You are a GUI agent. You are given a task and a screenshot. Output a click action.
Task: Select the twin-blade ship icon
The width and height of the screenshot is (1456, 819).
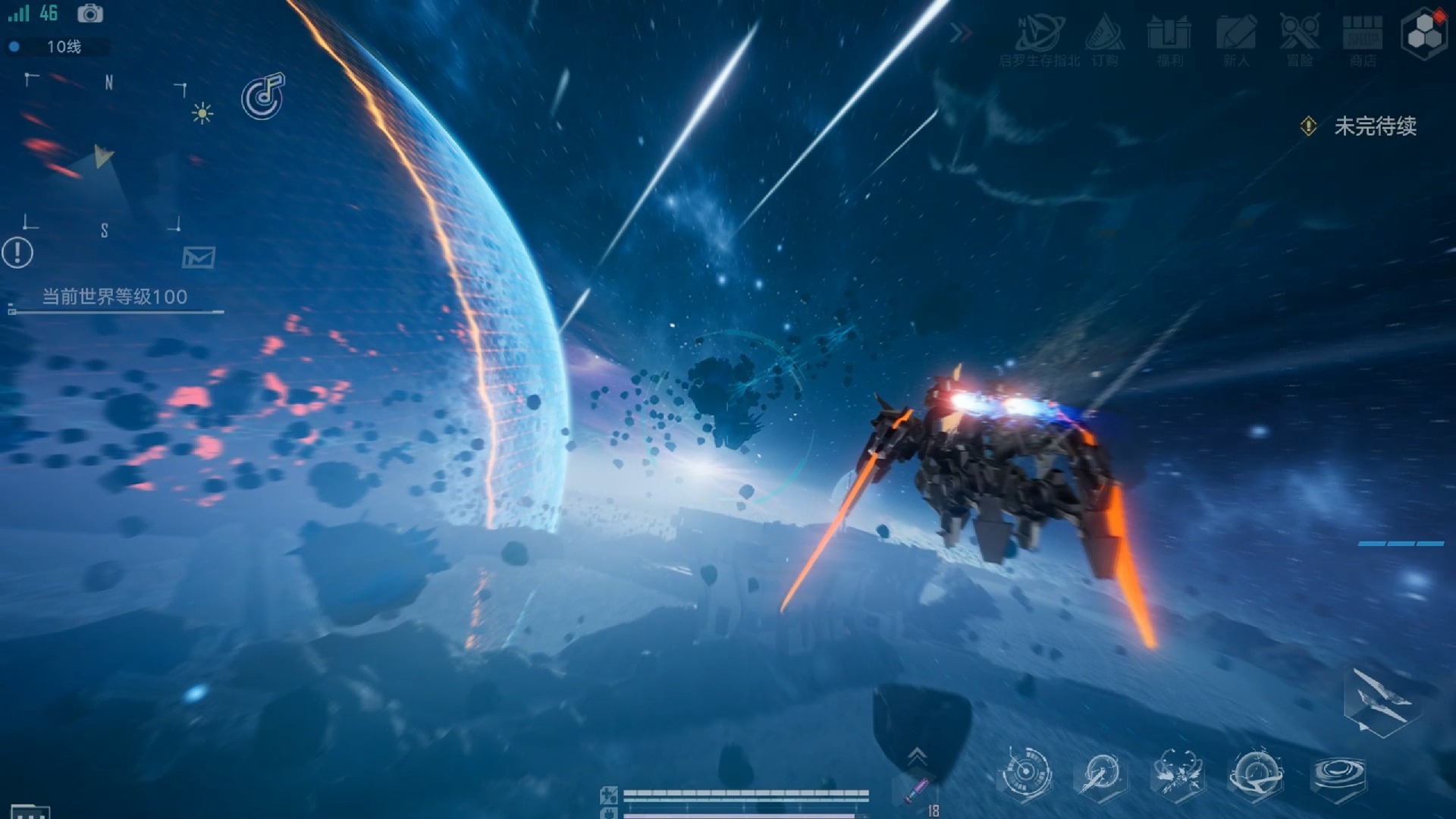pos(1380,701)
